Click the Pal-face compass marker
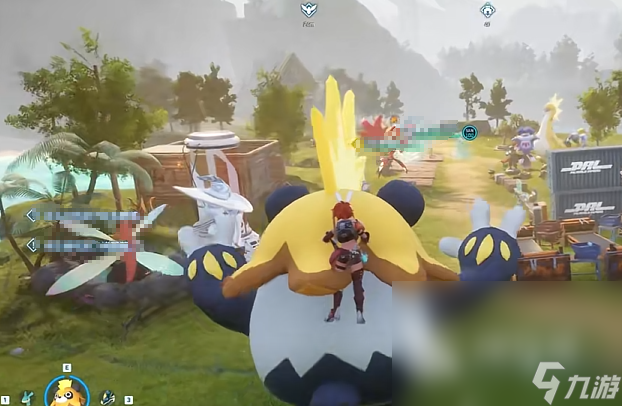Viewport: 622px width, 406px height. [x=487, y=10]
